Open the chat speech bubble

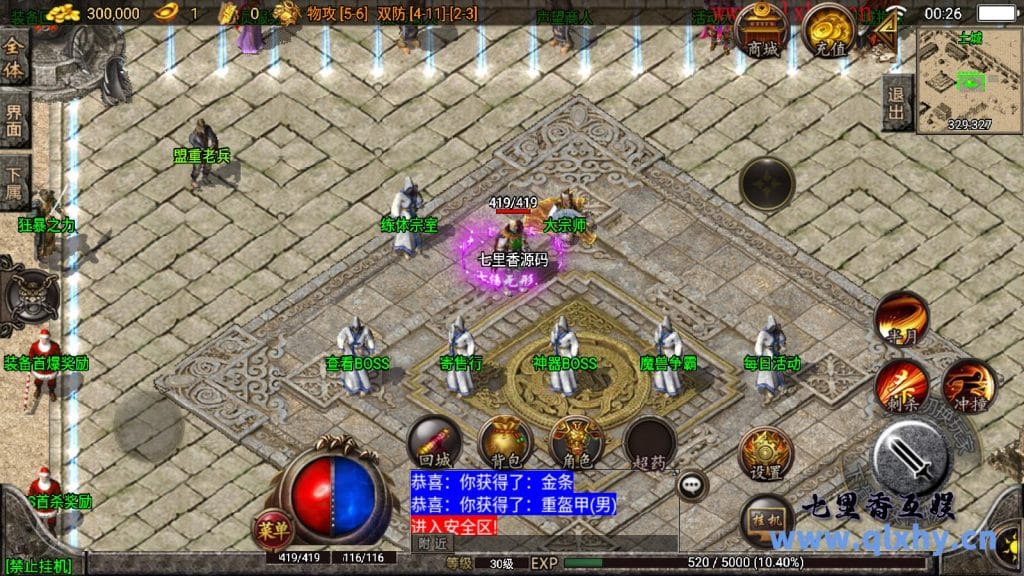click(x=692, y=486)
